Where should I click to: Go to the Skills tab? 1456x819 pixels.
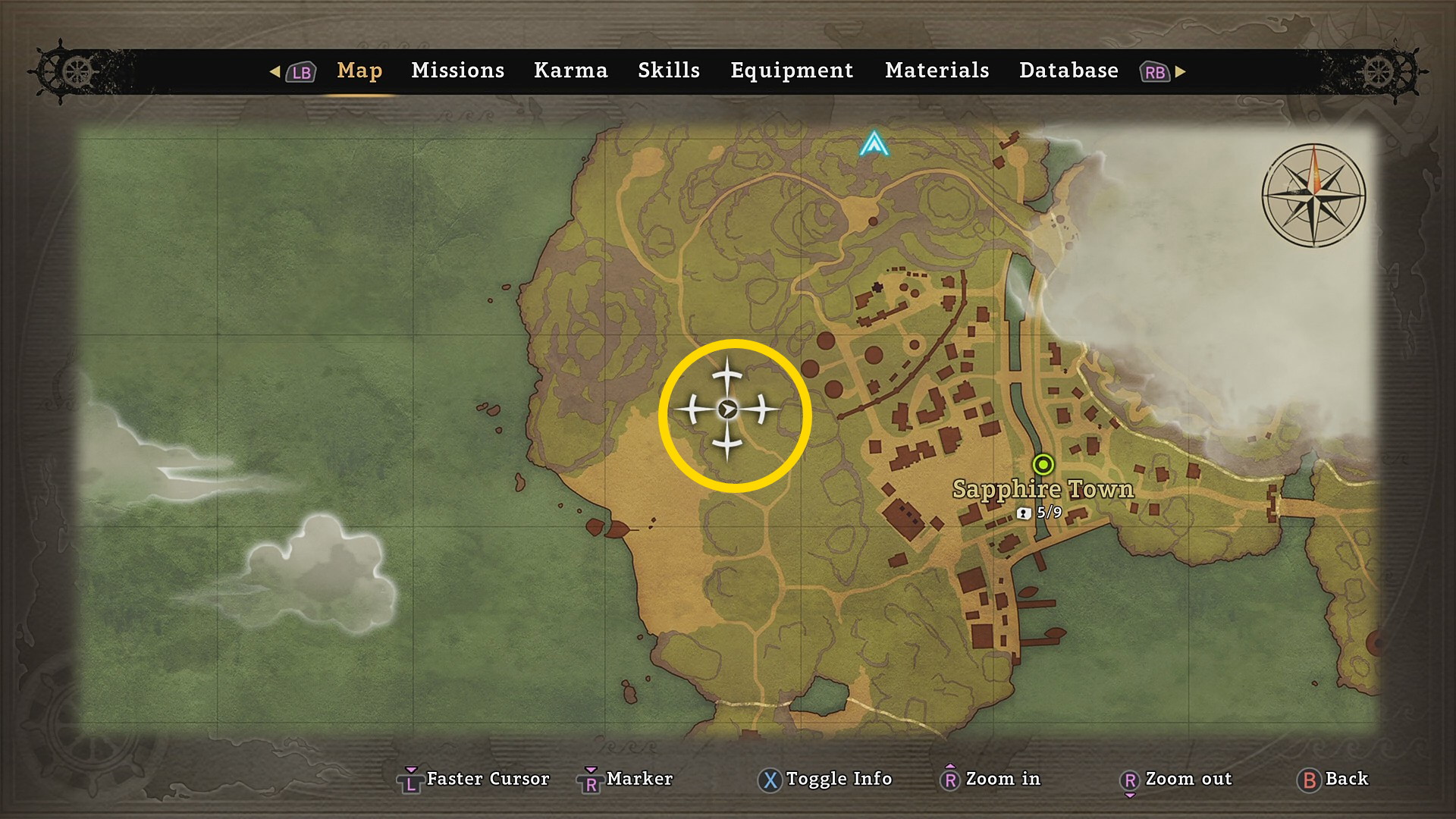[668, 71]
